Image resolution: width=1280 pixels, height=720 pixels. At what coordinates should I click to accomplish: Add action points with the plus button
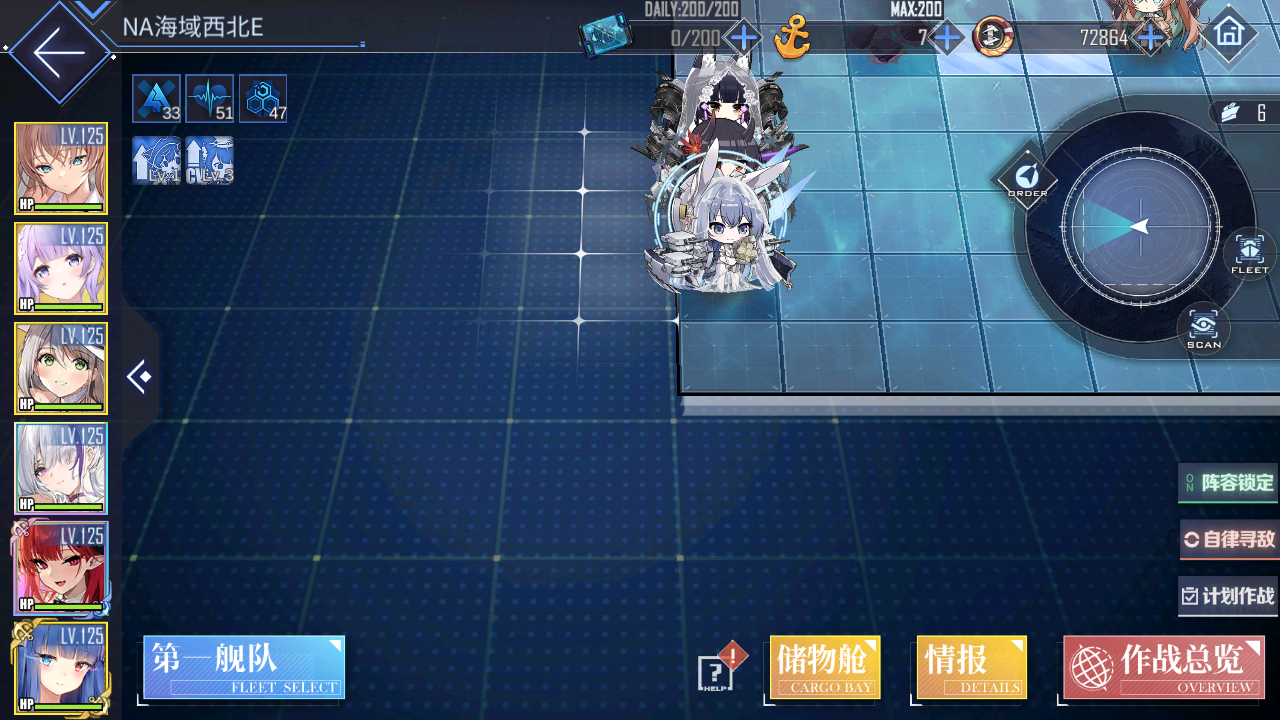pos(743,39)
